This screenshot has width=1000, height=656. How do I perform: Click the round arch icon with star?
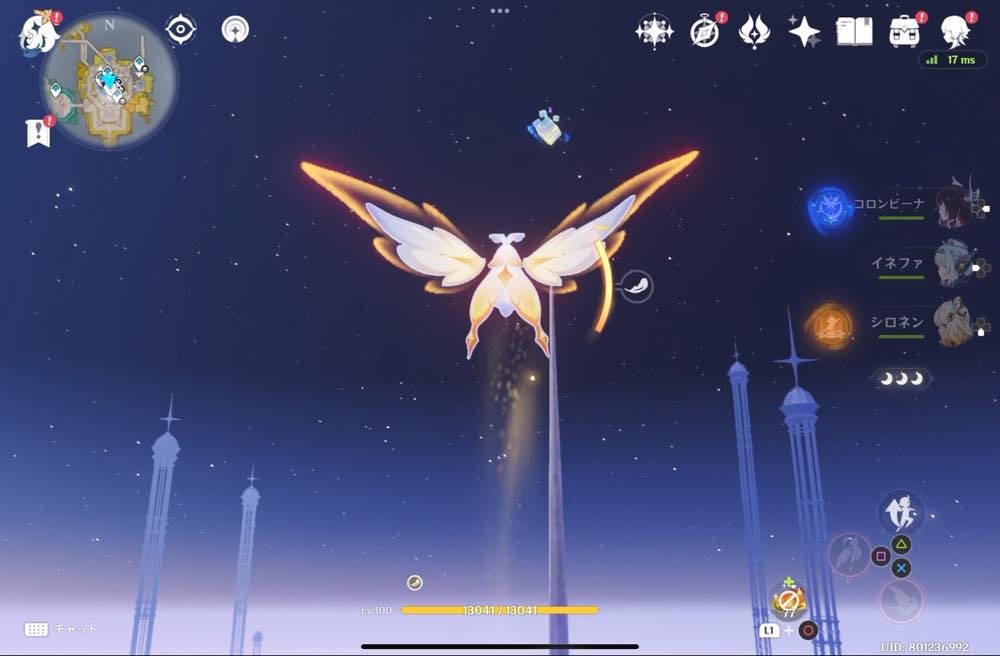(235, 29)
